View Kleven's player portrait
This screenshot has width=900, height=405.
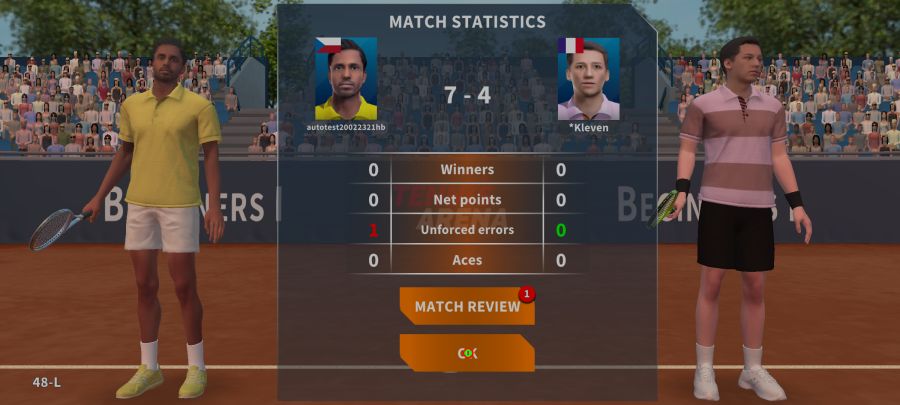point(588,79)
